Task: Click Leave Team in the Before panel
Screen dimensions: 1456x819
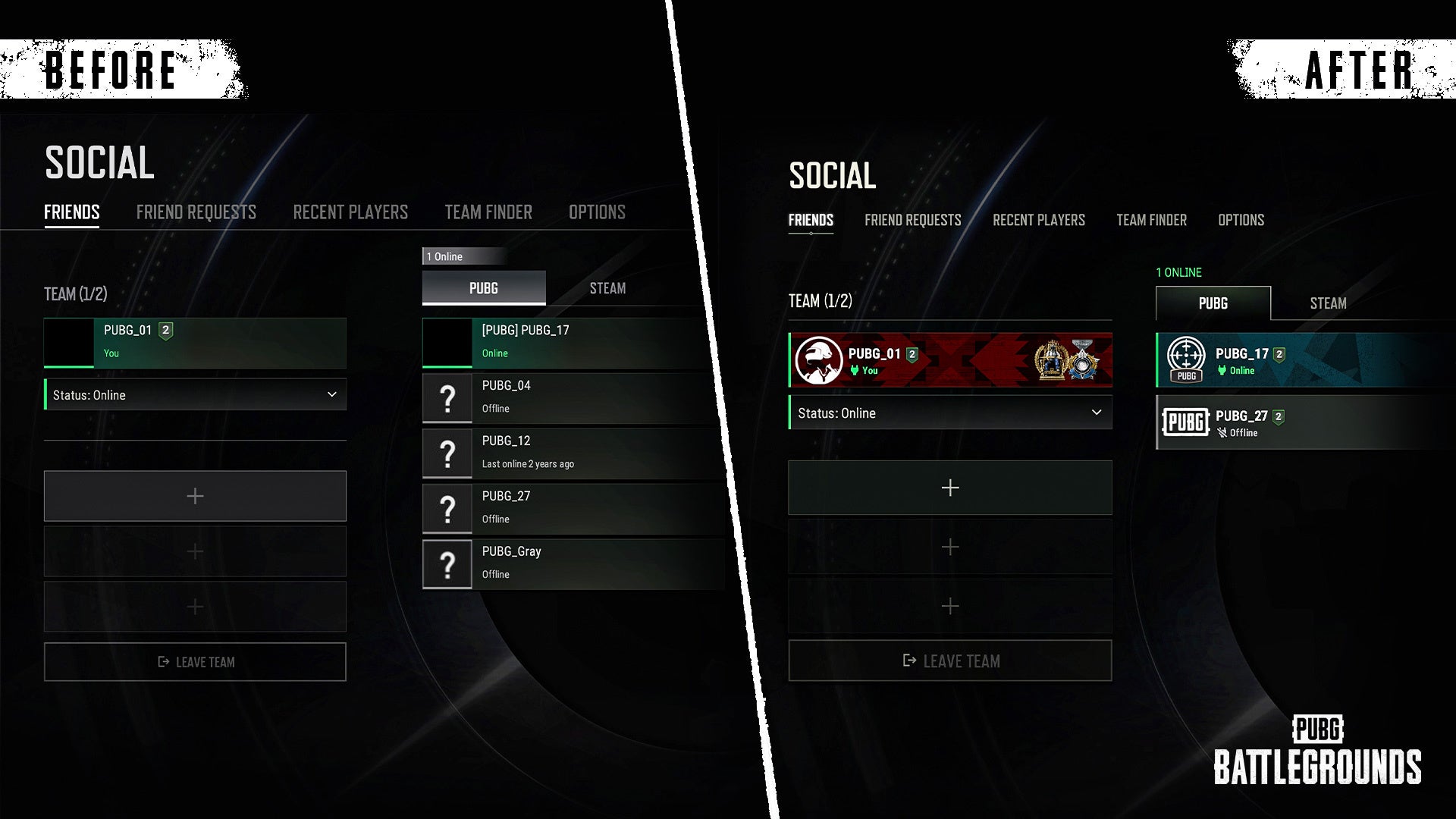Action: (x=195, y=662)
